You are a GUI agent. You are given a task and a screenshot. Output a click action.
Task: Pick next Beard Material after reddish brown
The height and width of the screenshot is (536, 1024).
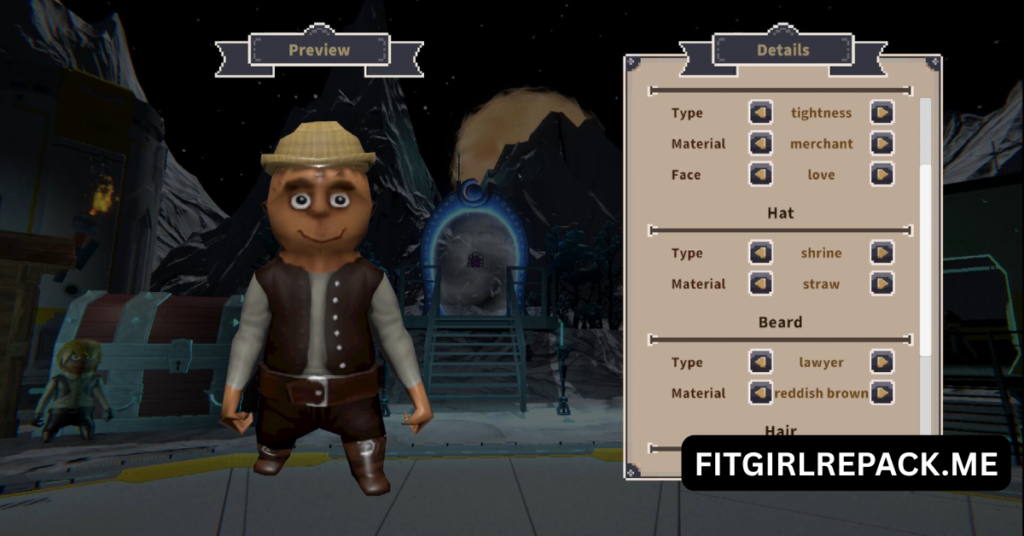(x=881, y=393)
